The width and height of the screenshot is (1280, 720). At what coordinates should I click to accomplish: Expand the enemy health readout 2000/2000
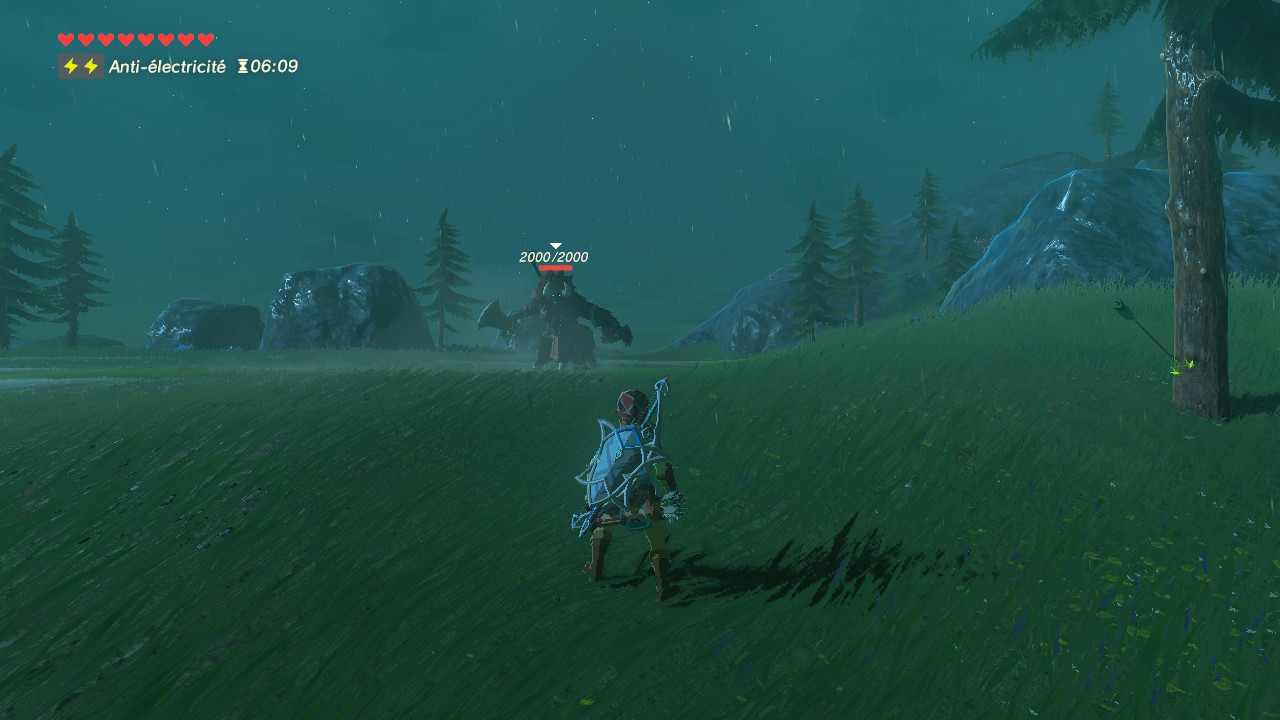click(x=553, y=256)
